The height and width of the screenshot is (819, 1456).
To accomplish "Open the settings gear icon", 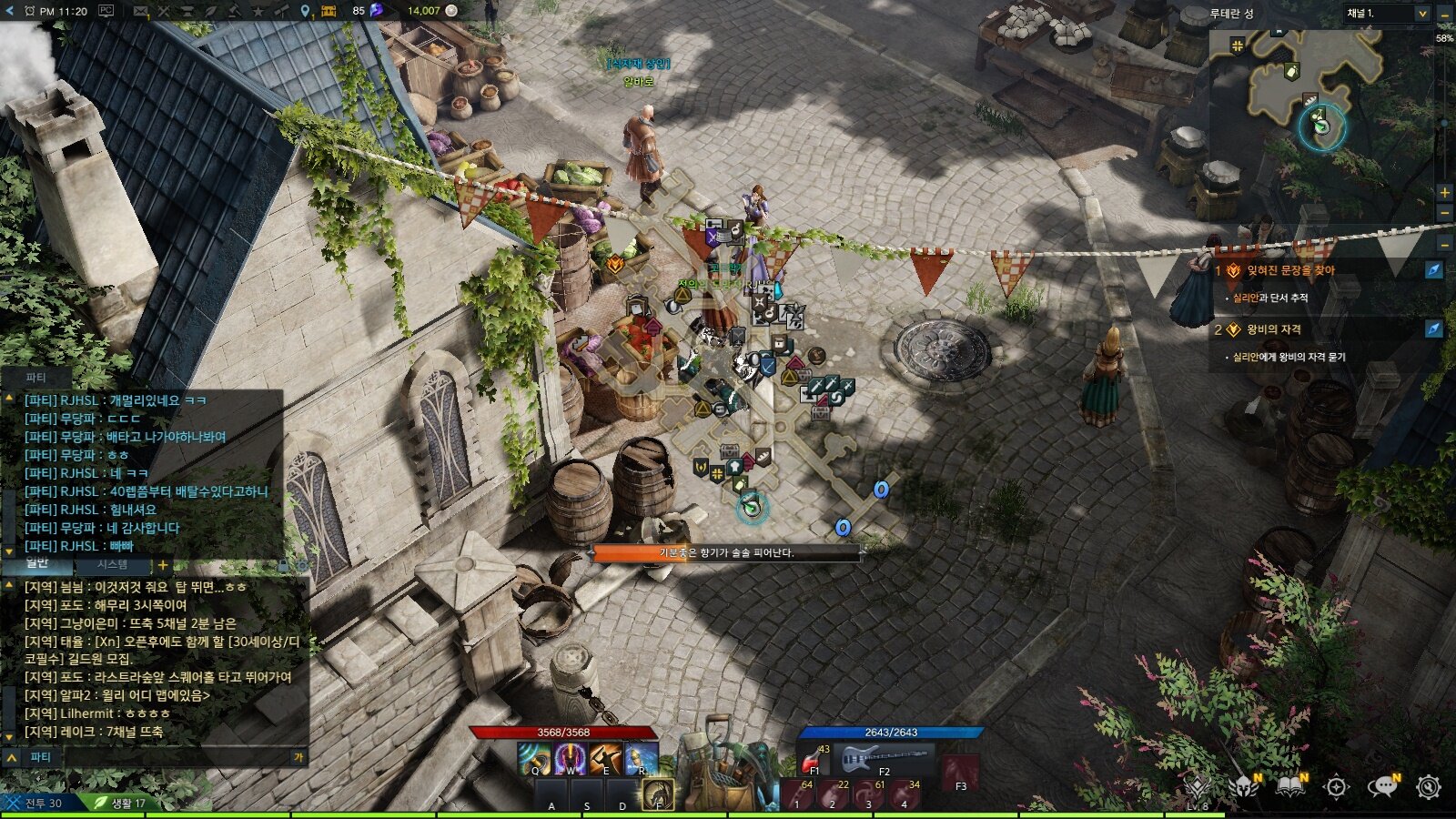I will coord(1429,787).
